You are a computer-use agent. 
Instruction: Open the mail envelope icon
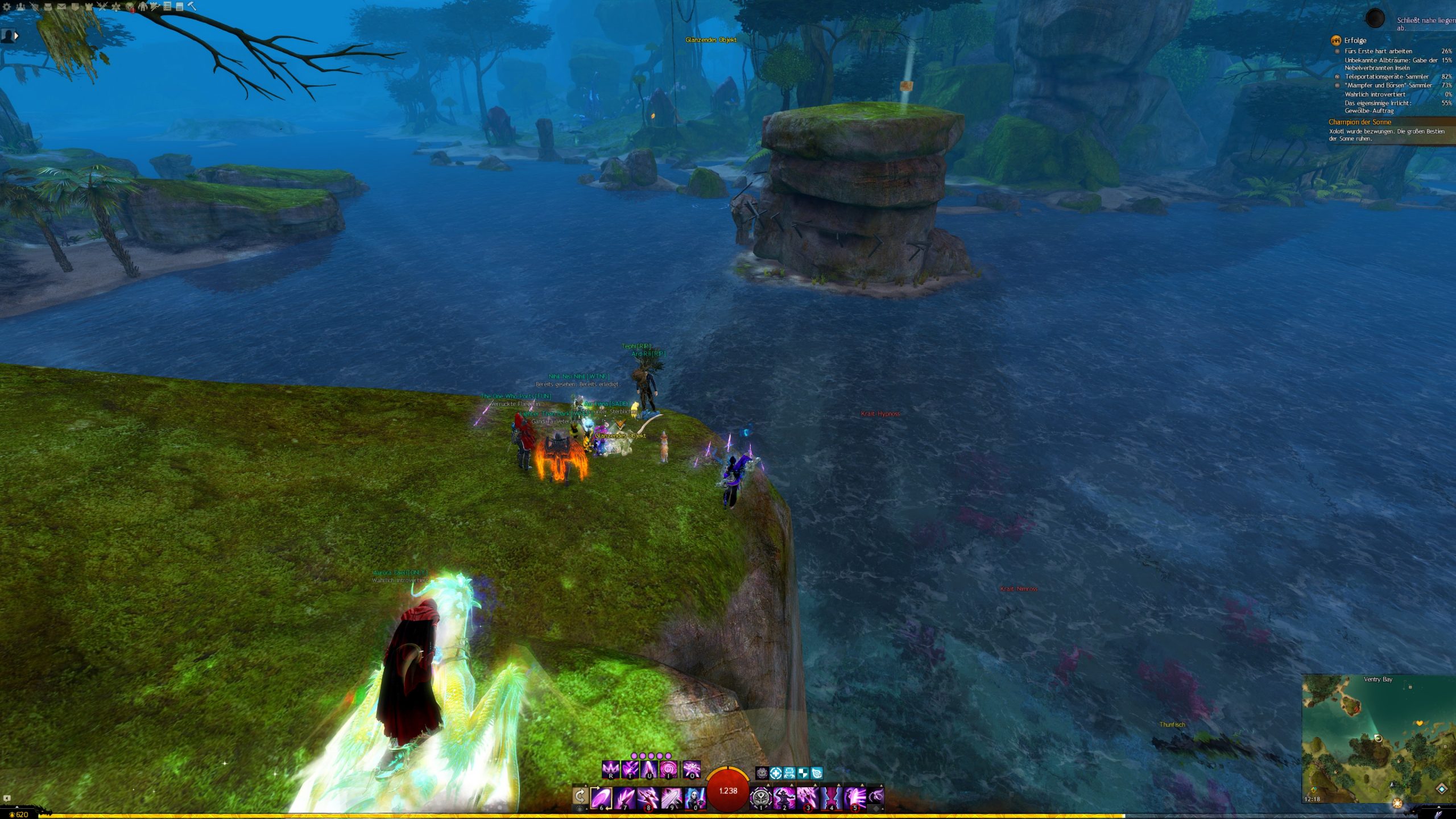point(61,7)
